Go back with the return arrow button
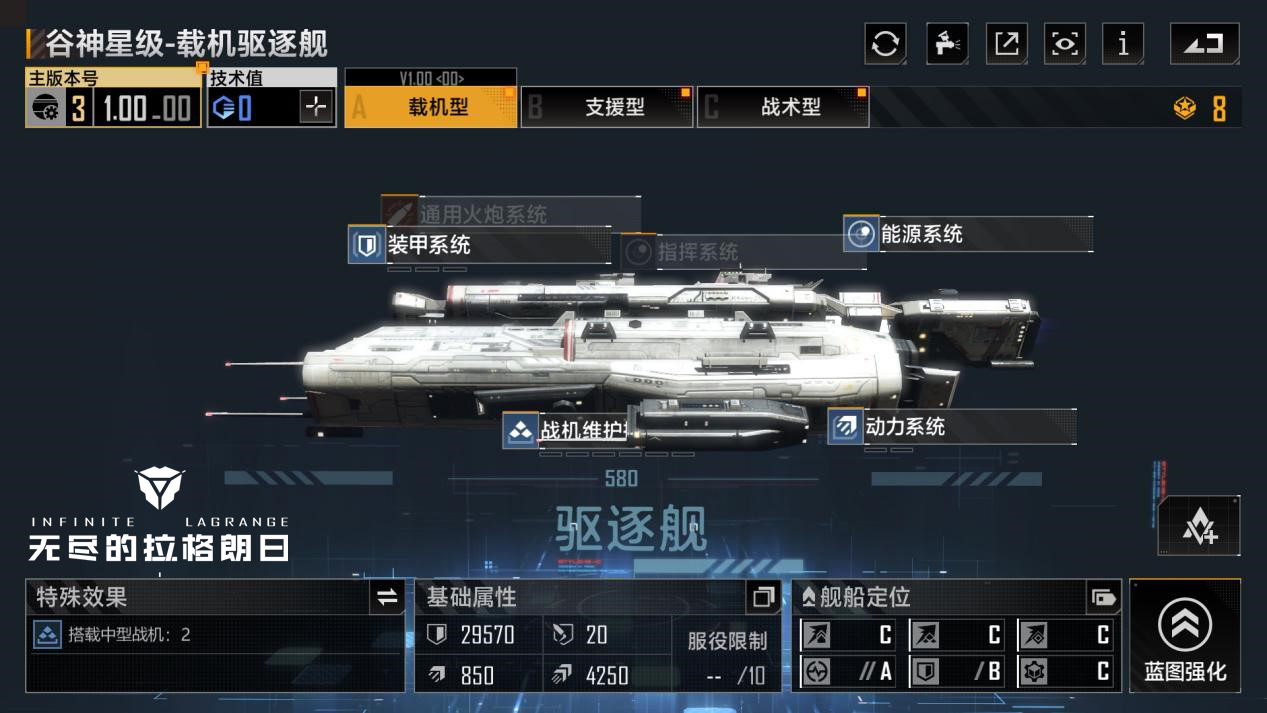Image resolution: width=1267 pixels, height=713 pixels. [1204, 44]
